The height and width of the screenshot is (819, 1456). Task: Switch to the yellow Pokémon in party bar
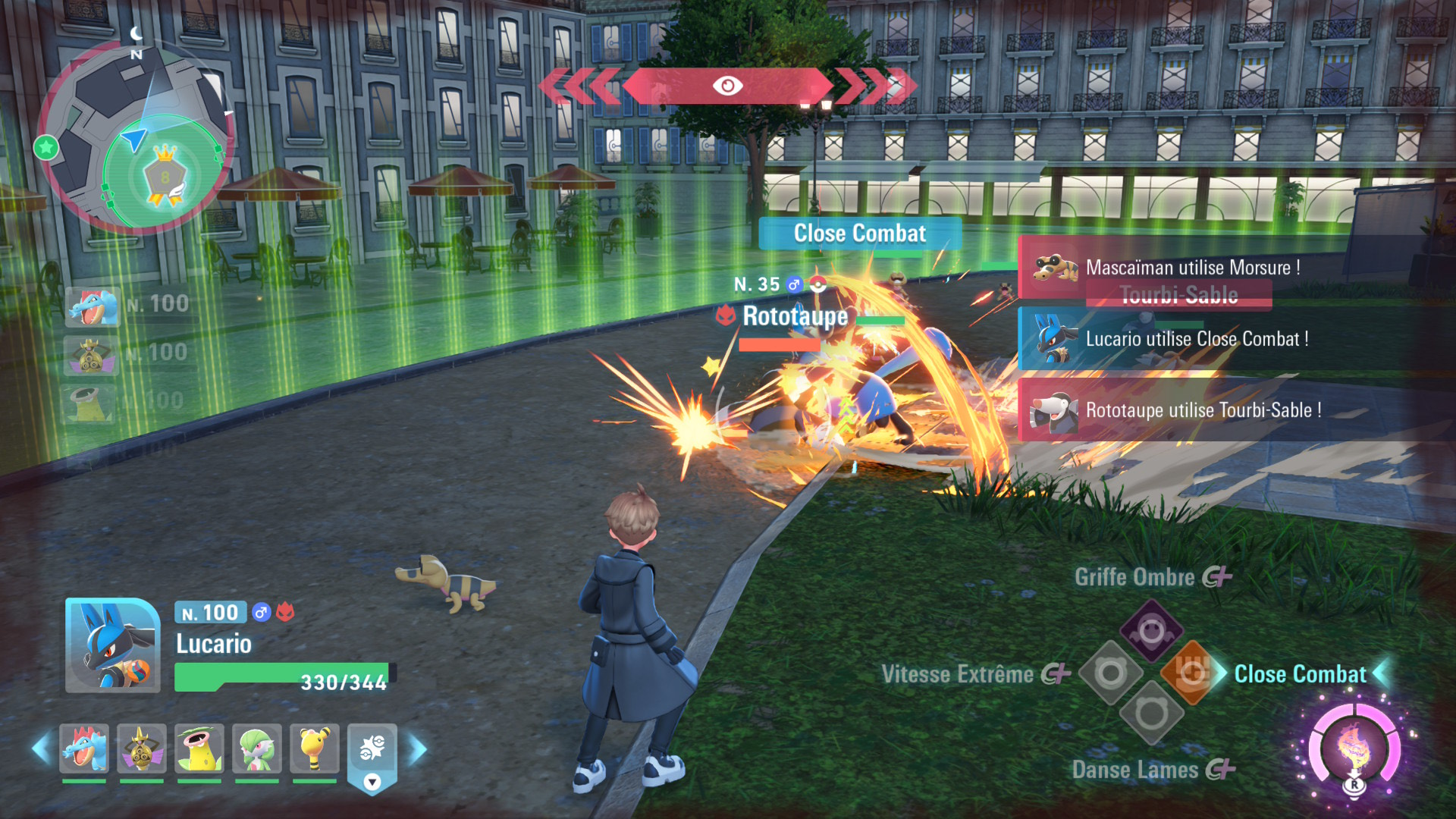click(x=315, y=748)
